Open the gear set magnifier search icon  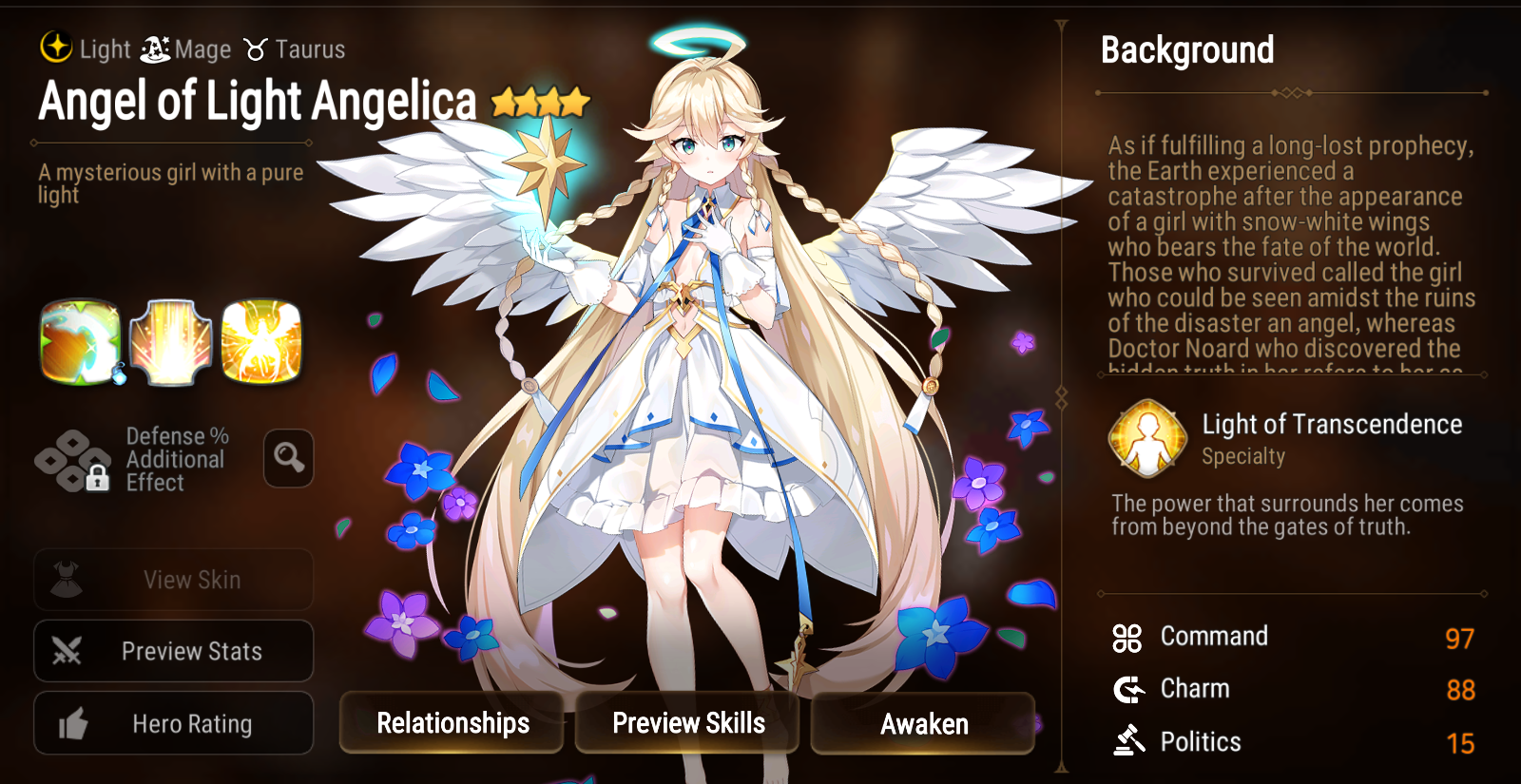(288, 459)
